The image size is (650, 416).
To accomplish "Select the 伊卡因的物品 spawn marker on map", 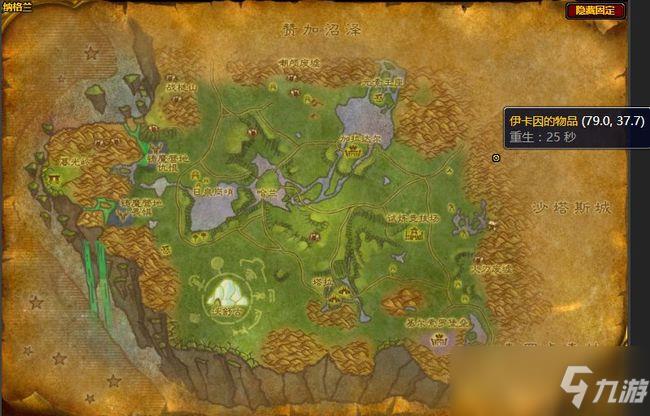I will coord(497,157).
